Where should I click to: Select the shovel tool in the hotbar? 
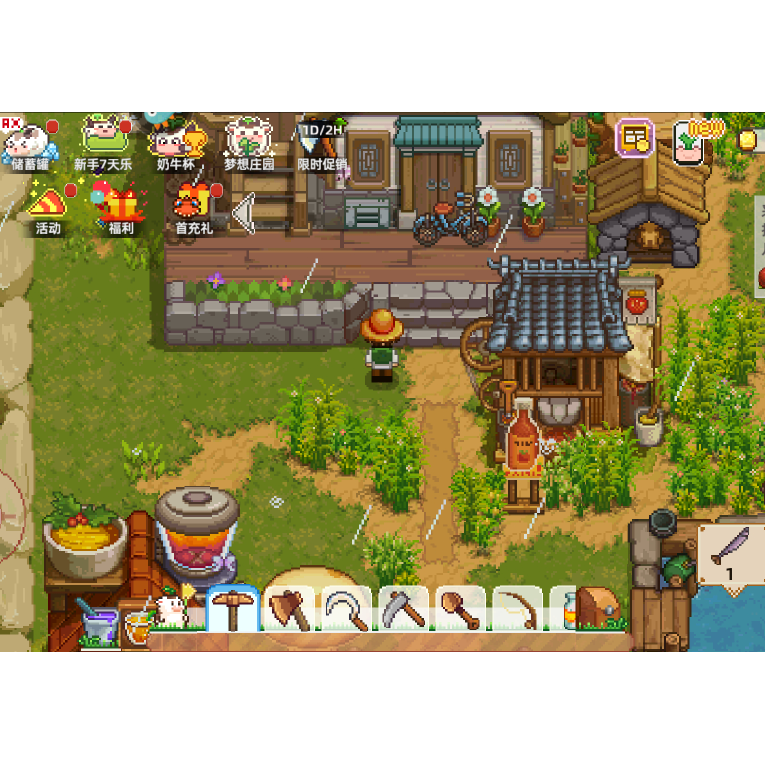(x=461, y=609)
